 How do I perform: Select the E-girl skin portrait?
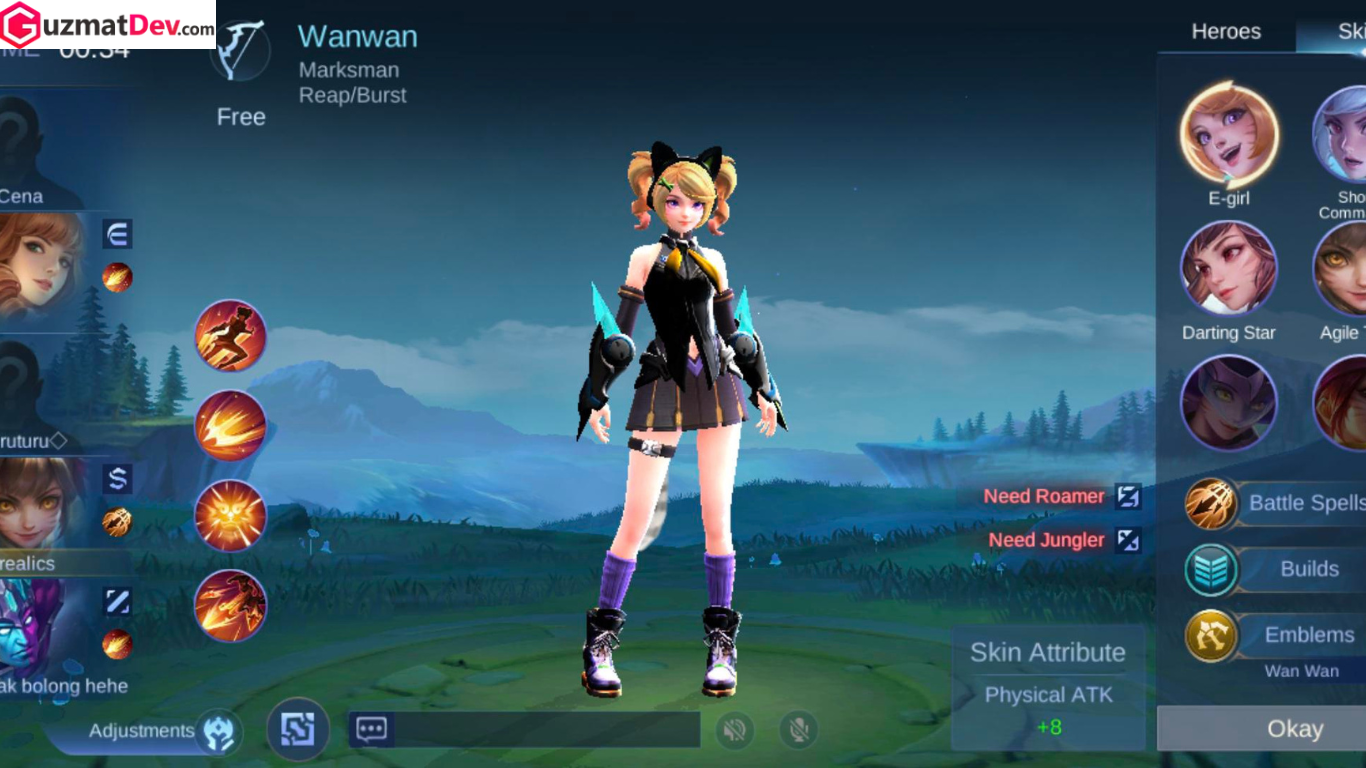point(1229,135)
